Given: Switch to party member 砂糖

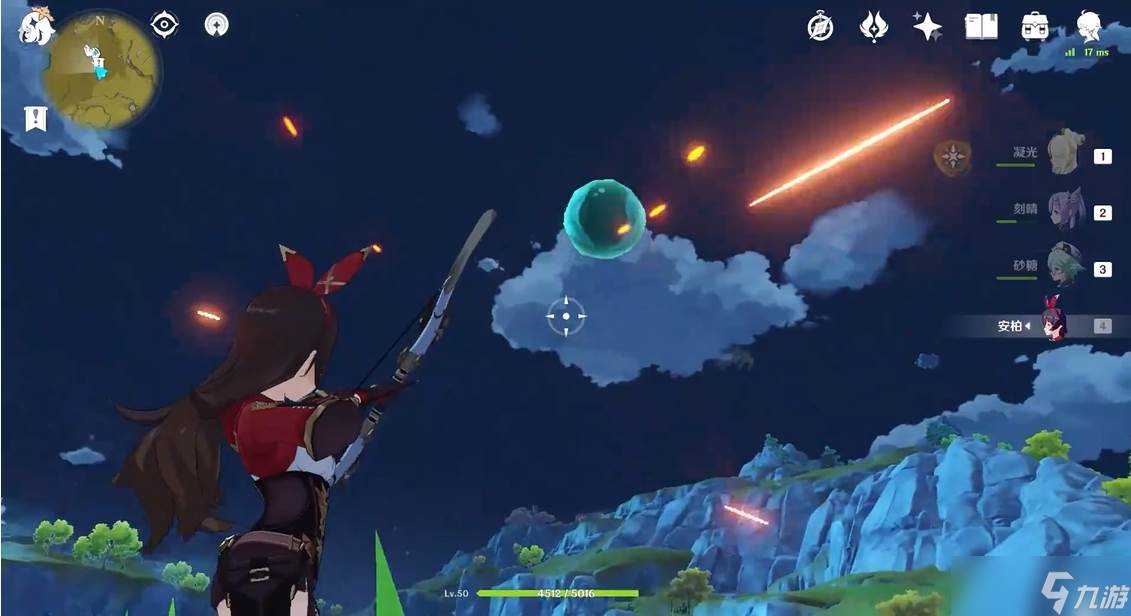Looking at the screenshot, I should point(1064,268).
